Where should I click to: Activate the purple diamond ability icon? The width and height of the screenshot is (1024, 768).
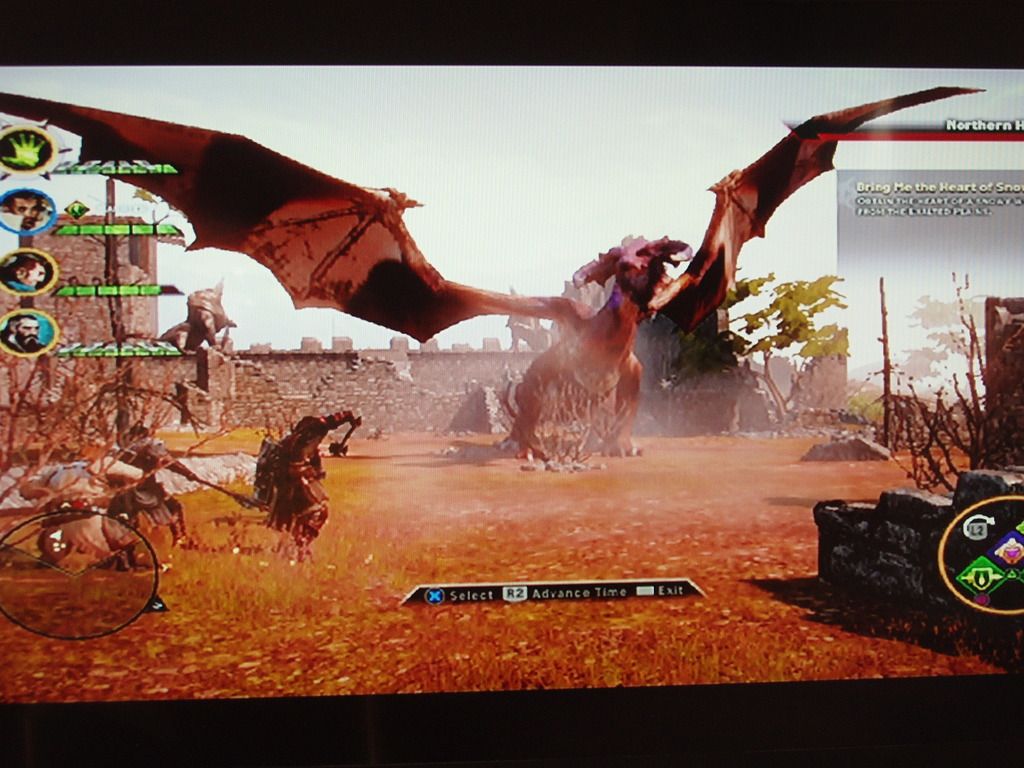pos(1008,548)
